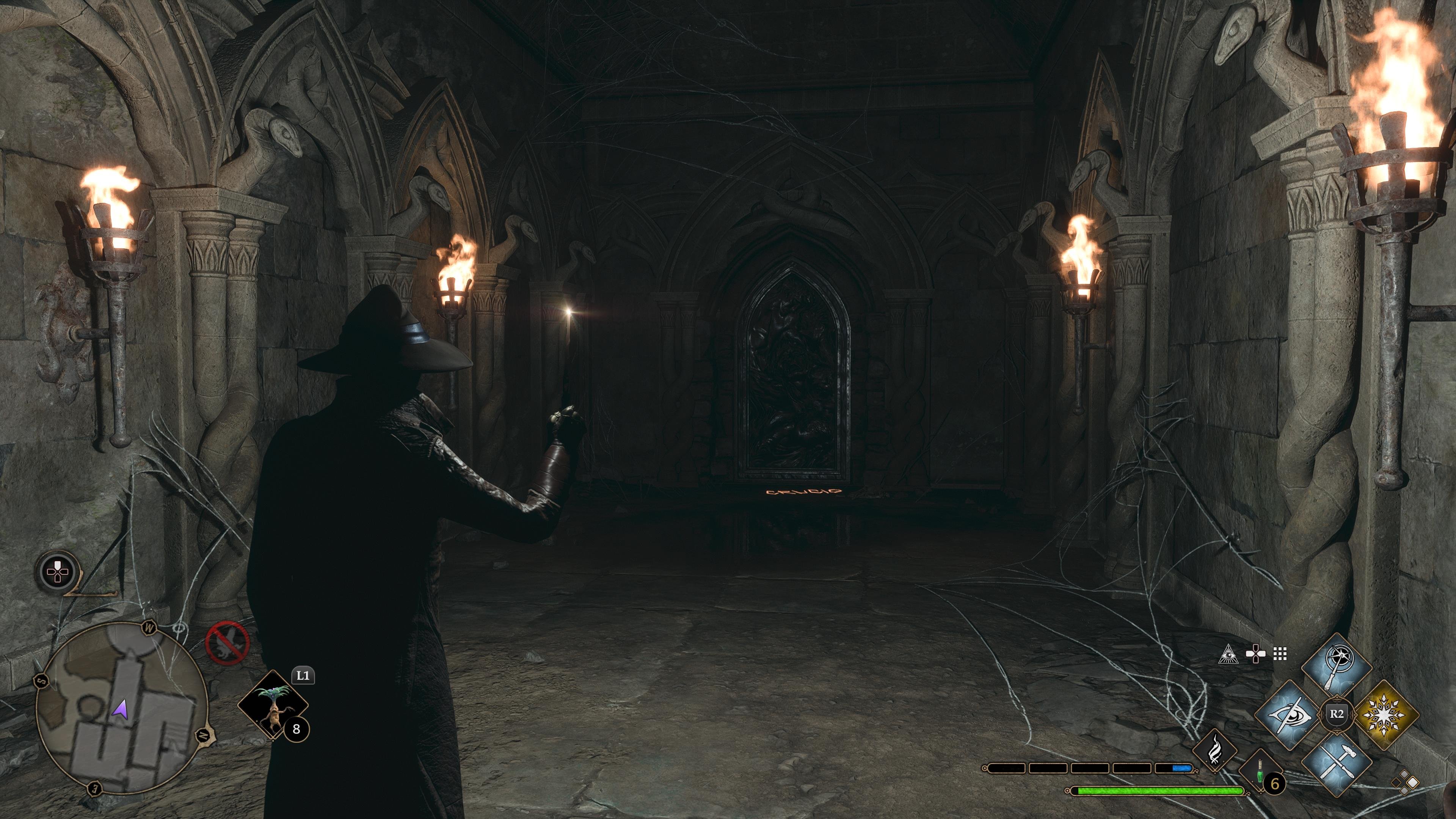1456x819 pixels.
Task: Toggle the D-pad shortcut indicator
Action: [1255, 653]
